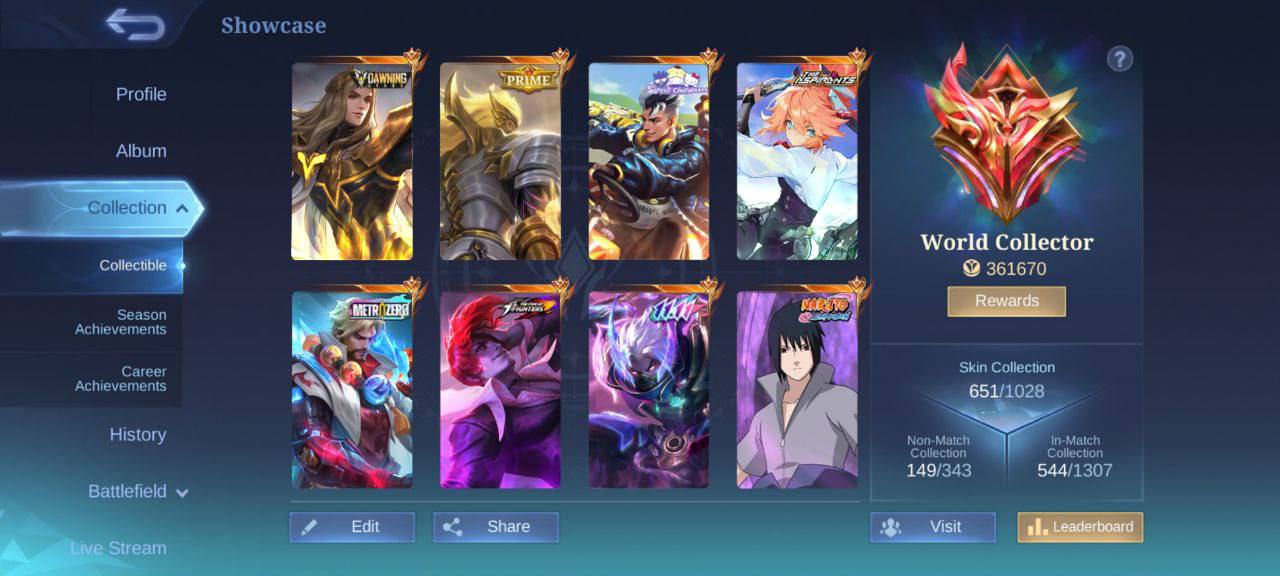Viewport: 1280px width, 576px height.
Task: Open the collector Leaderboard
Action: (1080, 527)
